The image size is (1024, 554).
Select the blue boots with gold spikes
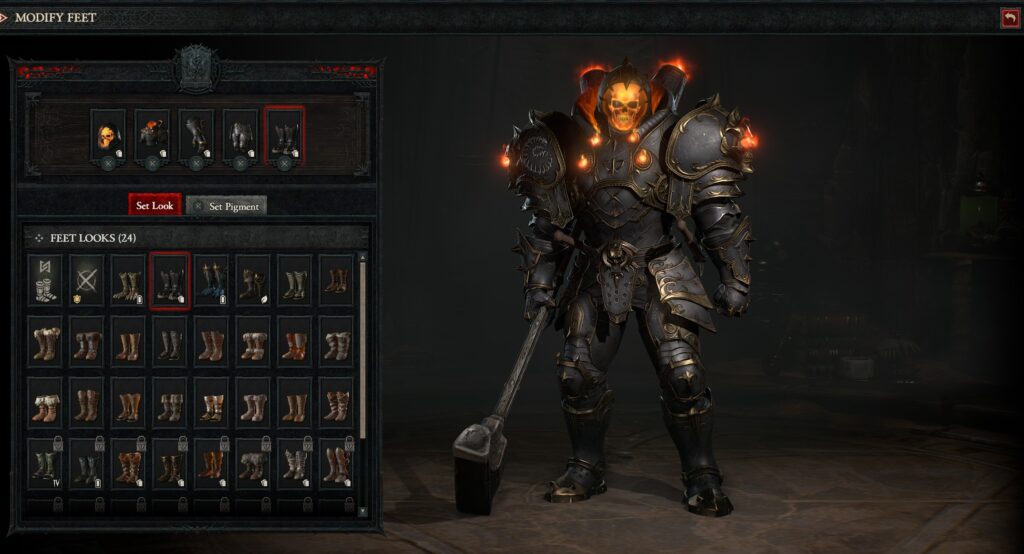[x=211, y=279]
